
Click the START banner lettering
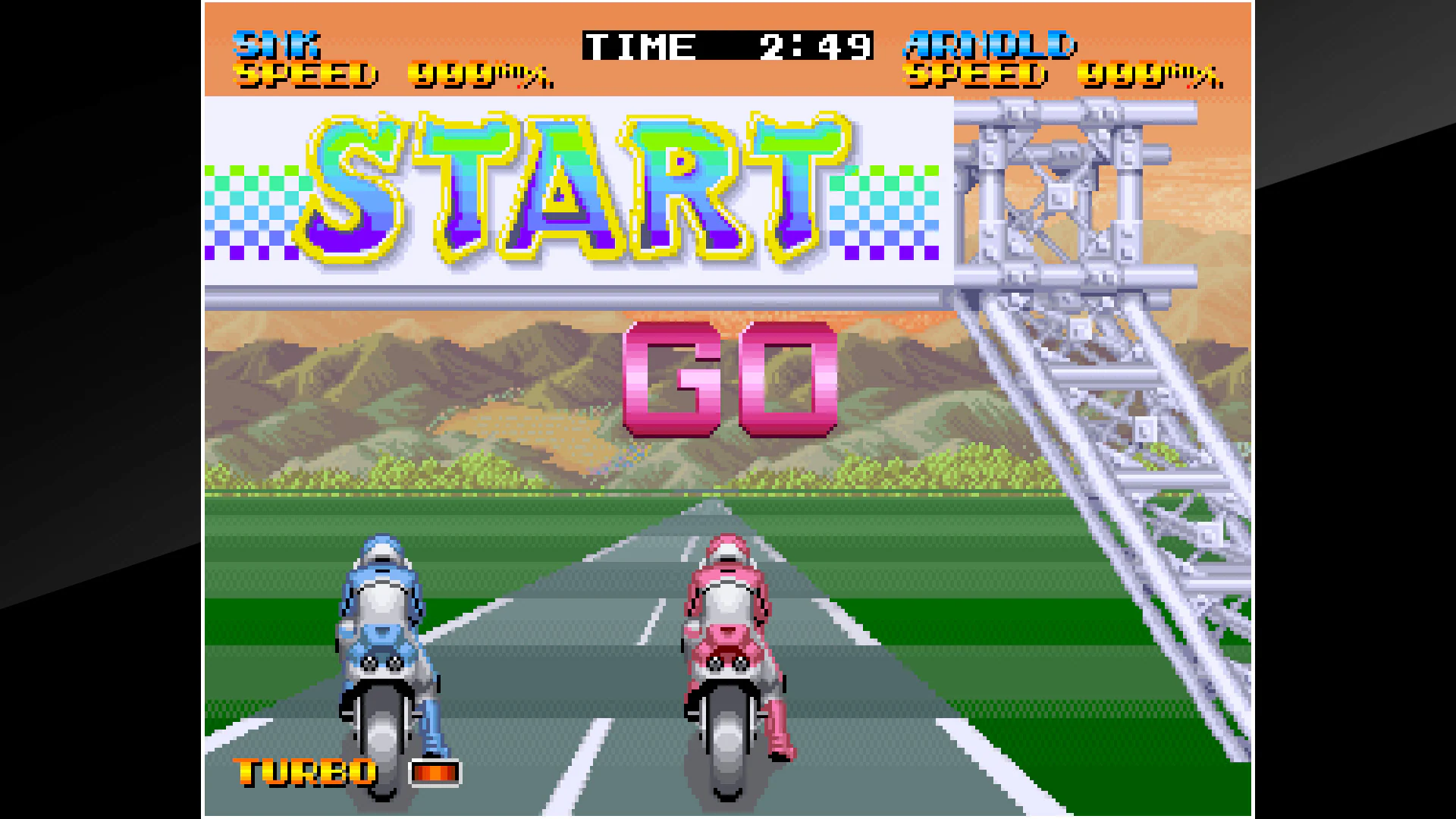[576, 190]
